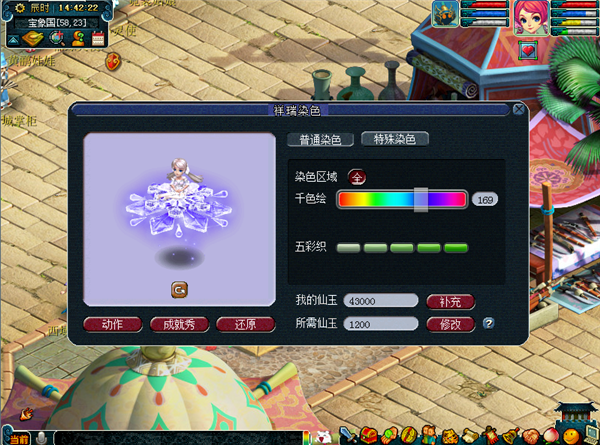The height and width of the screenshot is (445, 600).
Task: Open the calendar icon under the clock
Action: coord(98,38)
